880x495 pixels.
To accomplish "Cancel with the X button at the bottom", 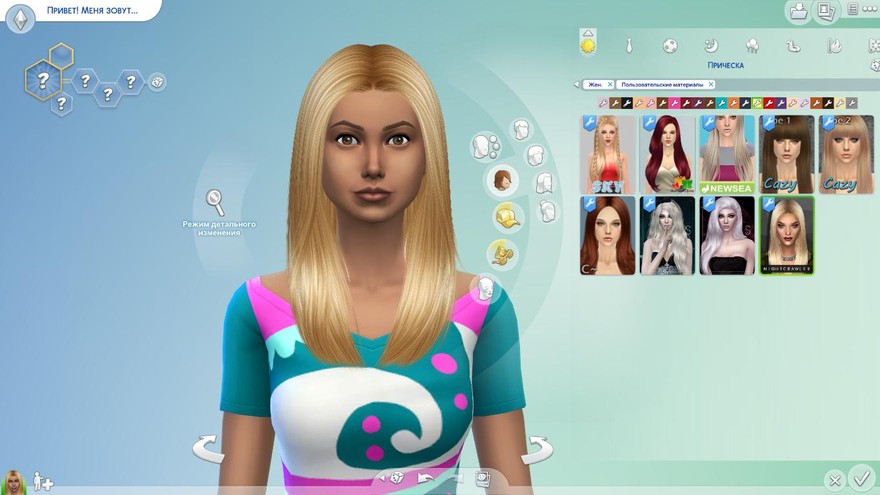I will (834, 480).
